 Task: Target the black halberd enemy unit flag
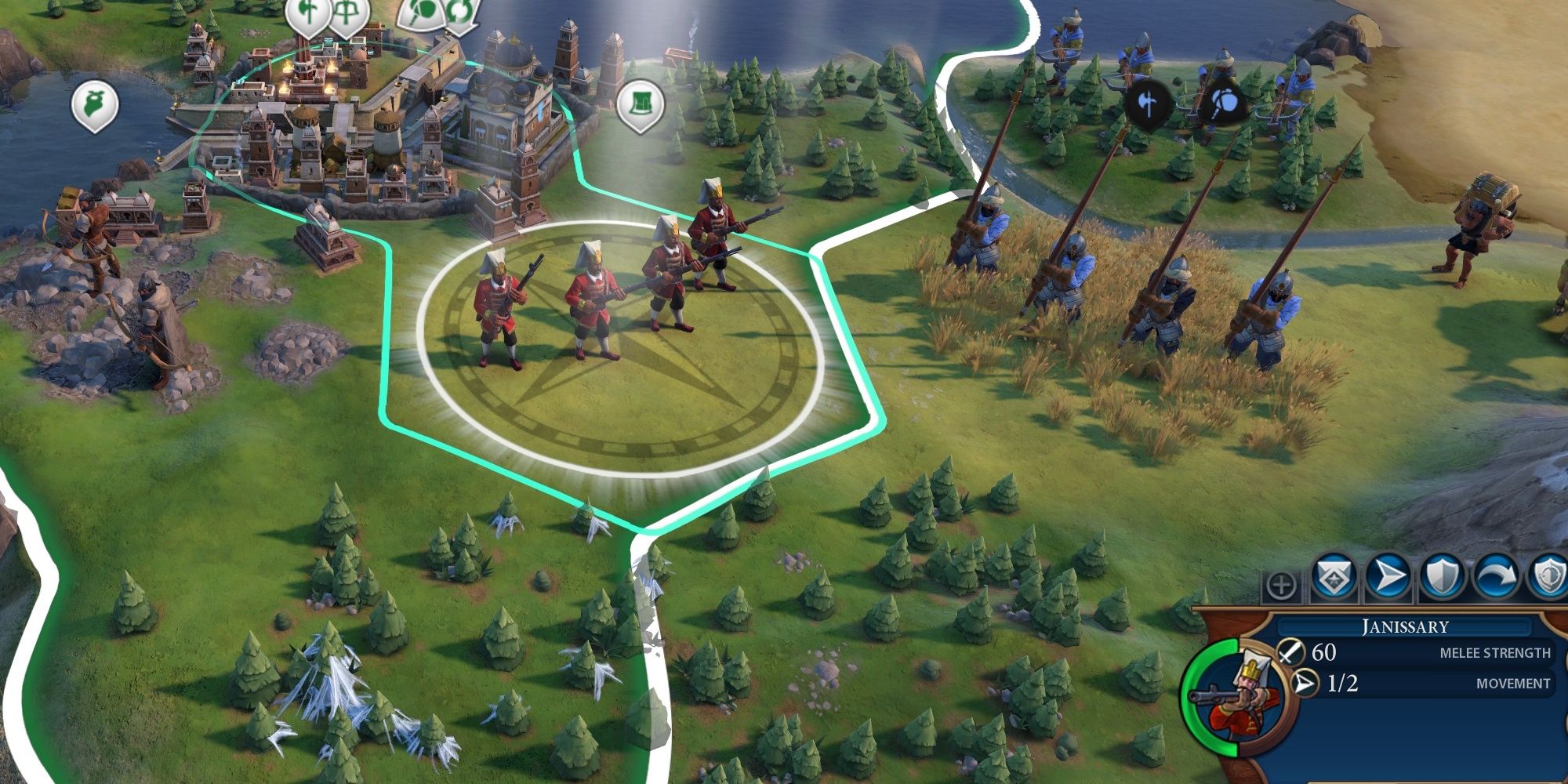[1150, 104]
